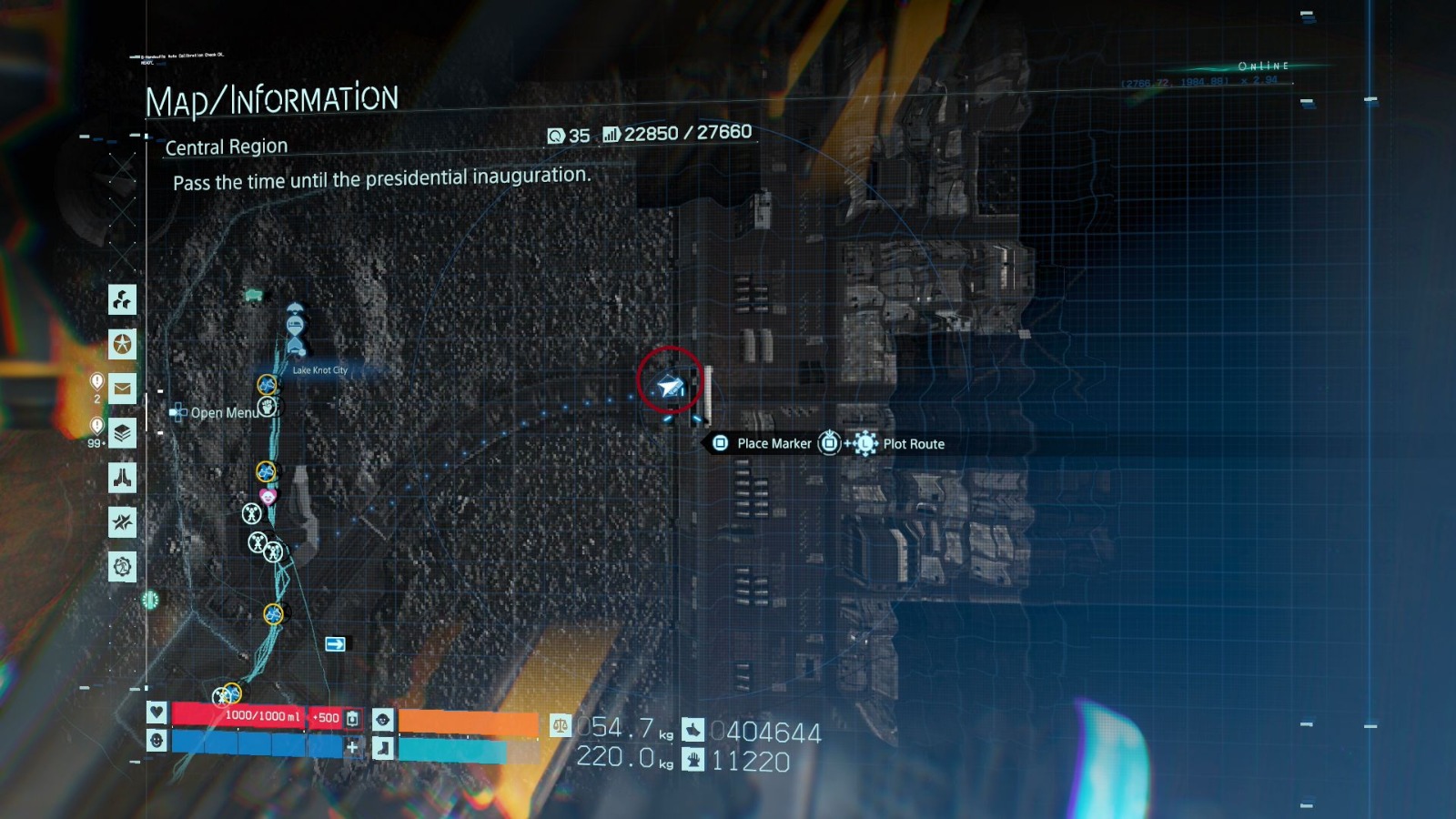The width and height of the screenshot is (1456, 819).
Task: Click the truck vehicle icon near Lake Knot City
Action: click(x=252, y=294)
